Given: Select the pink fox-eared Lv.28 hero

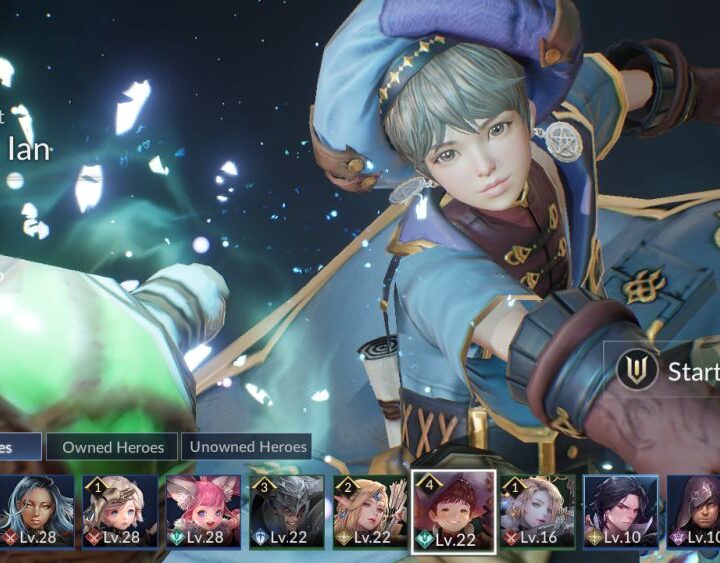Looking at the screenshot, I should [x=203, y=511].
